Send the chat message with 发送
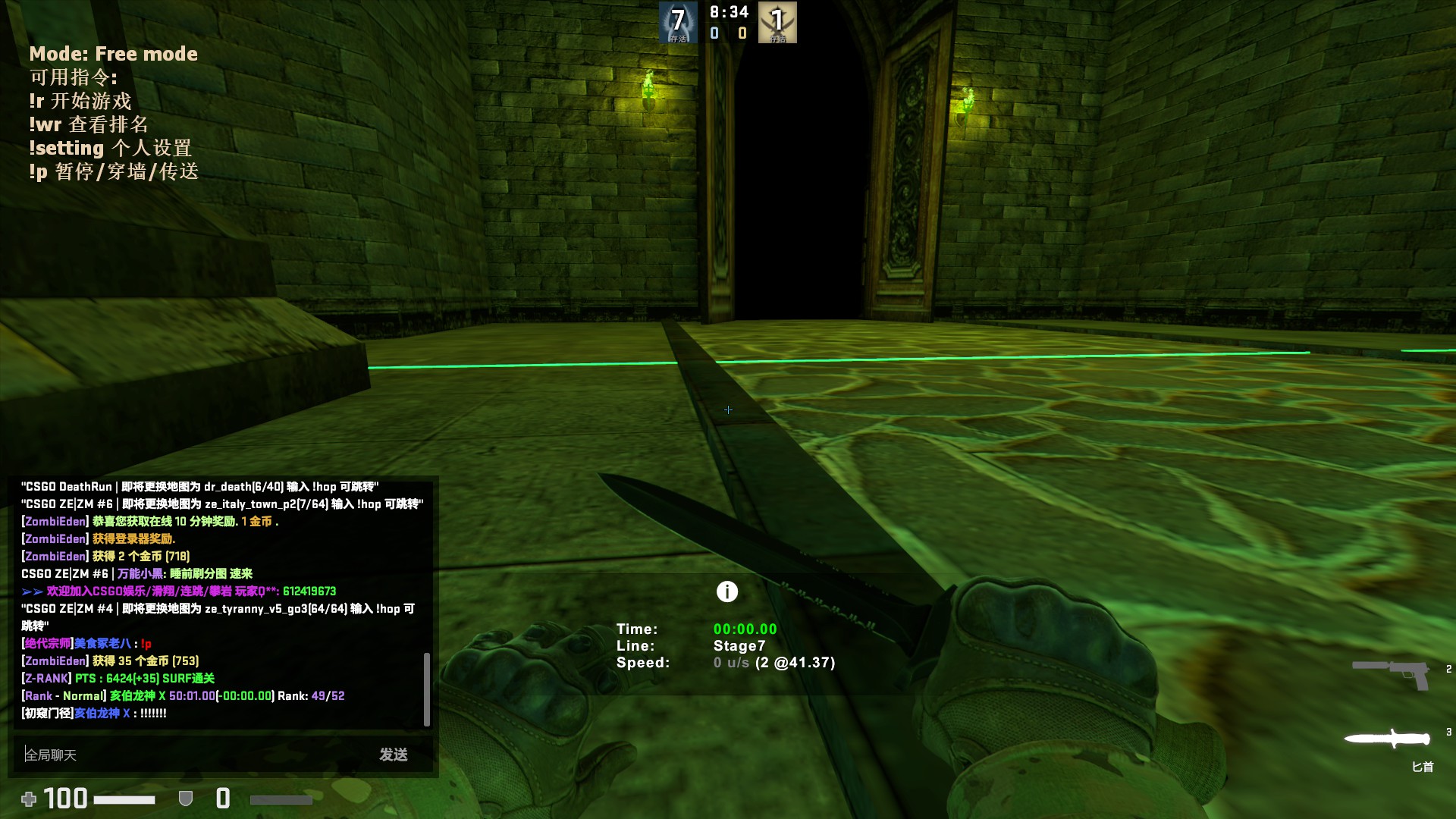Viewport: 1456px width, 819px height. coord(394,755)
